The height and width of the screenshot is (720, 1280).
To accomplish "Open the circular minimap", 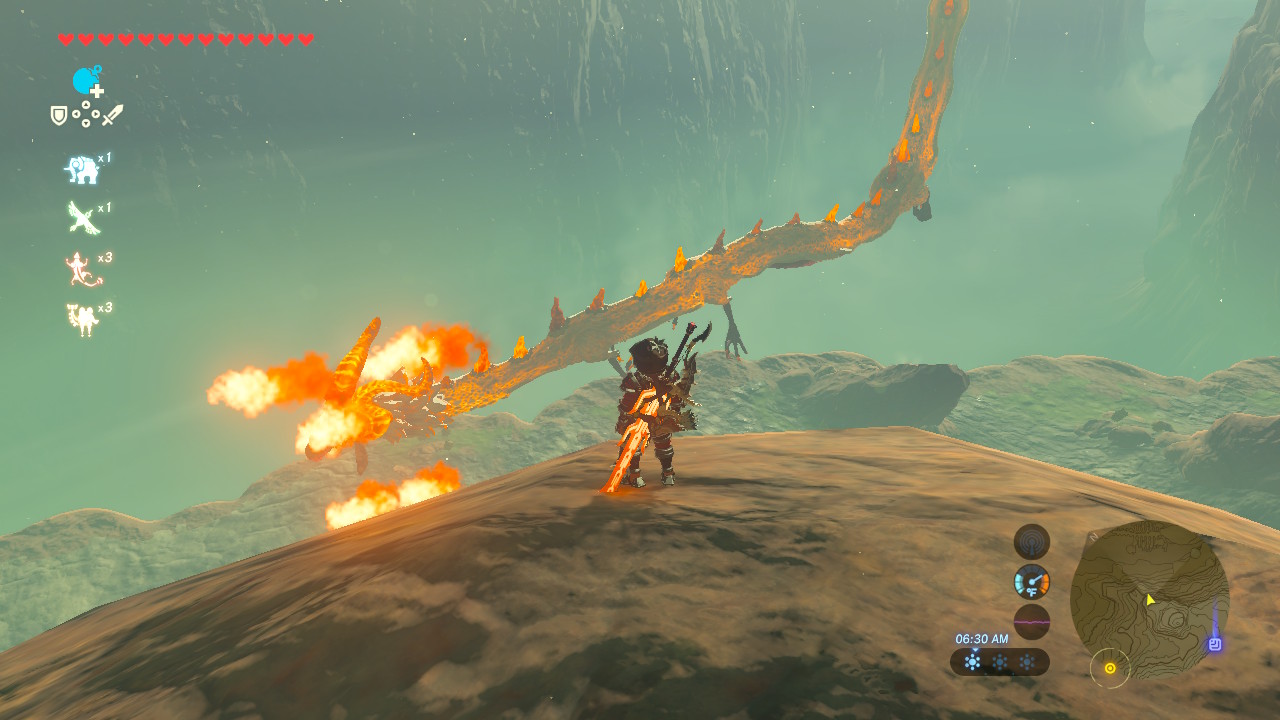I will point(1149,599).
